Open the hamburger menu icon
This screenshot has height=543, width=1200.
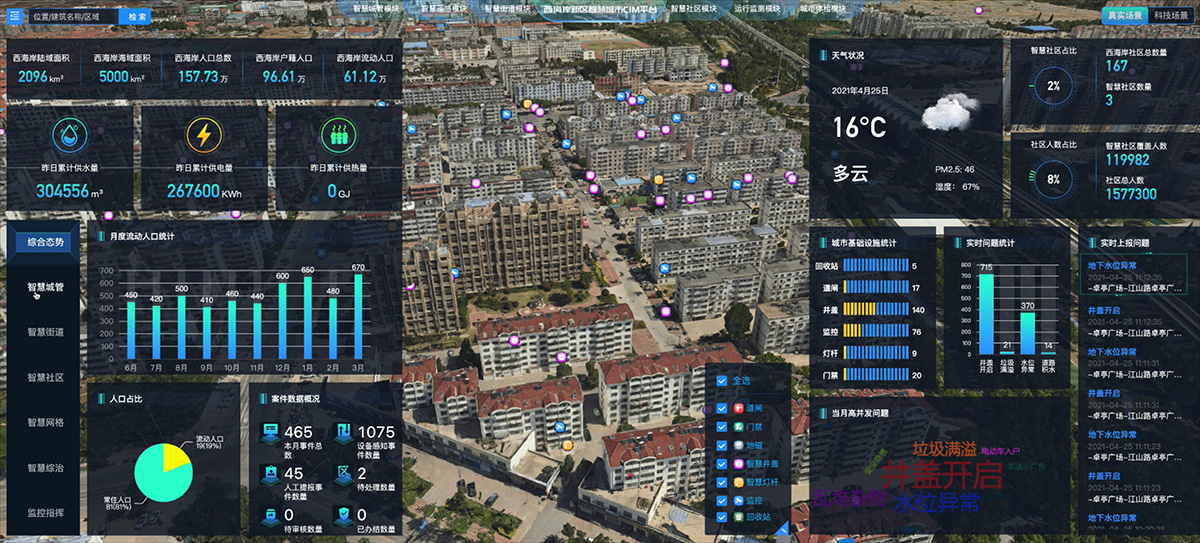pos(14,17)
